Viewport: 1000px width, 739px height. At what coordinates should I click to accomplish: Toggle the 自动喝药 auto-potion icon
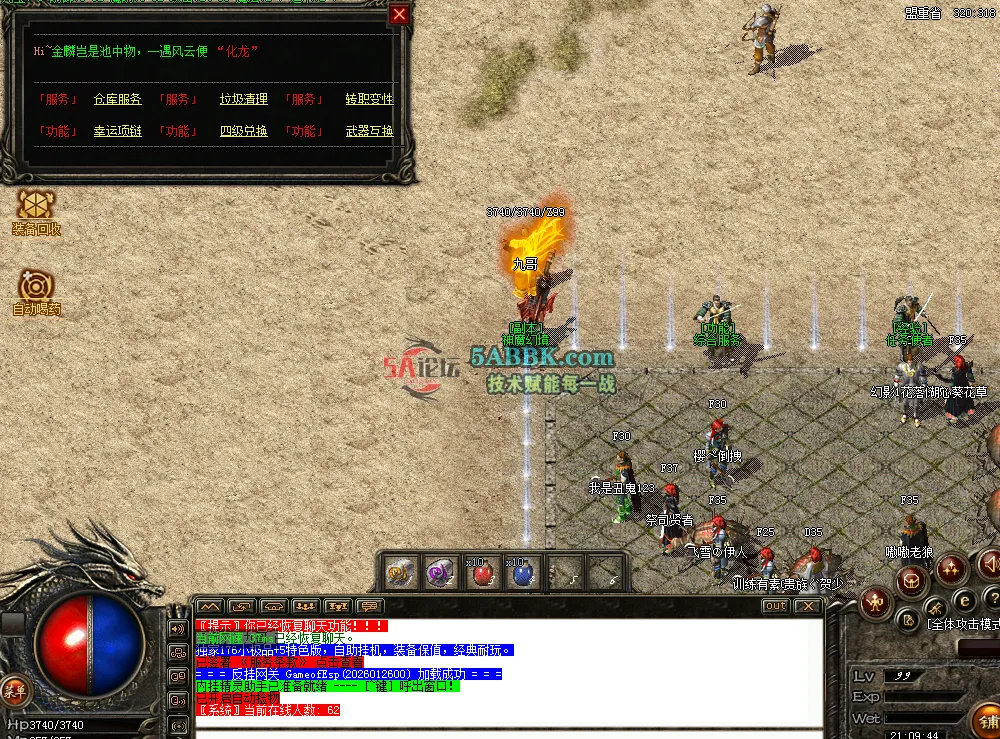36,287
